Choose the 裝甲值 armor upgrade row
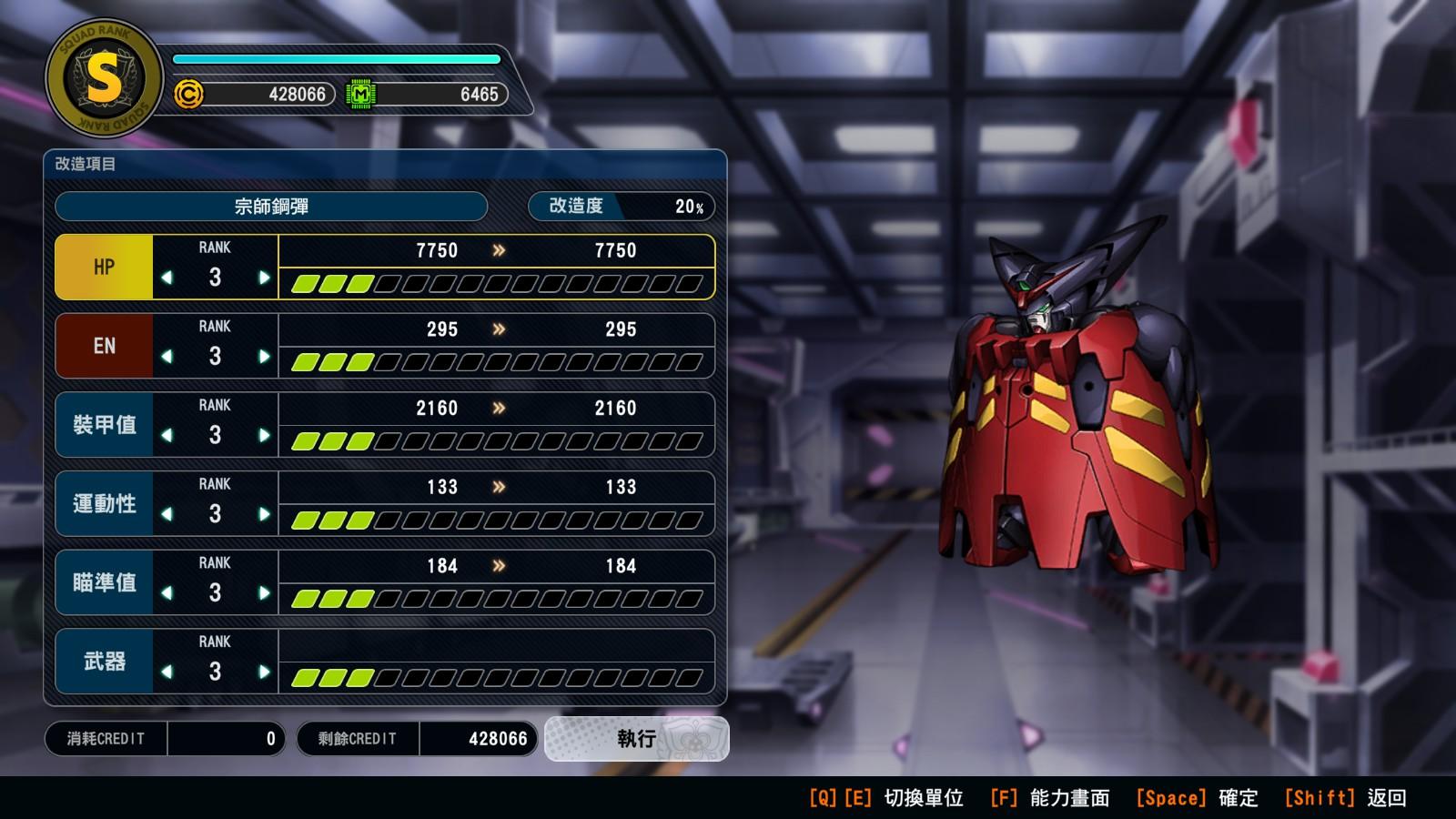The image size is (1456, 819). tap(104, 425)
